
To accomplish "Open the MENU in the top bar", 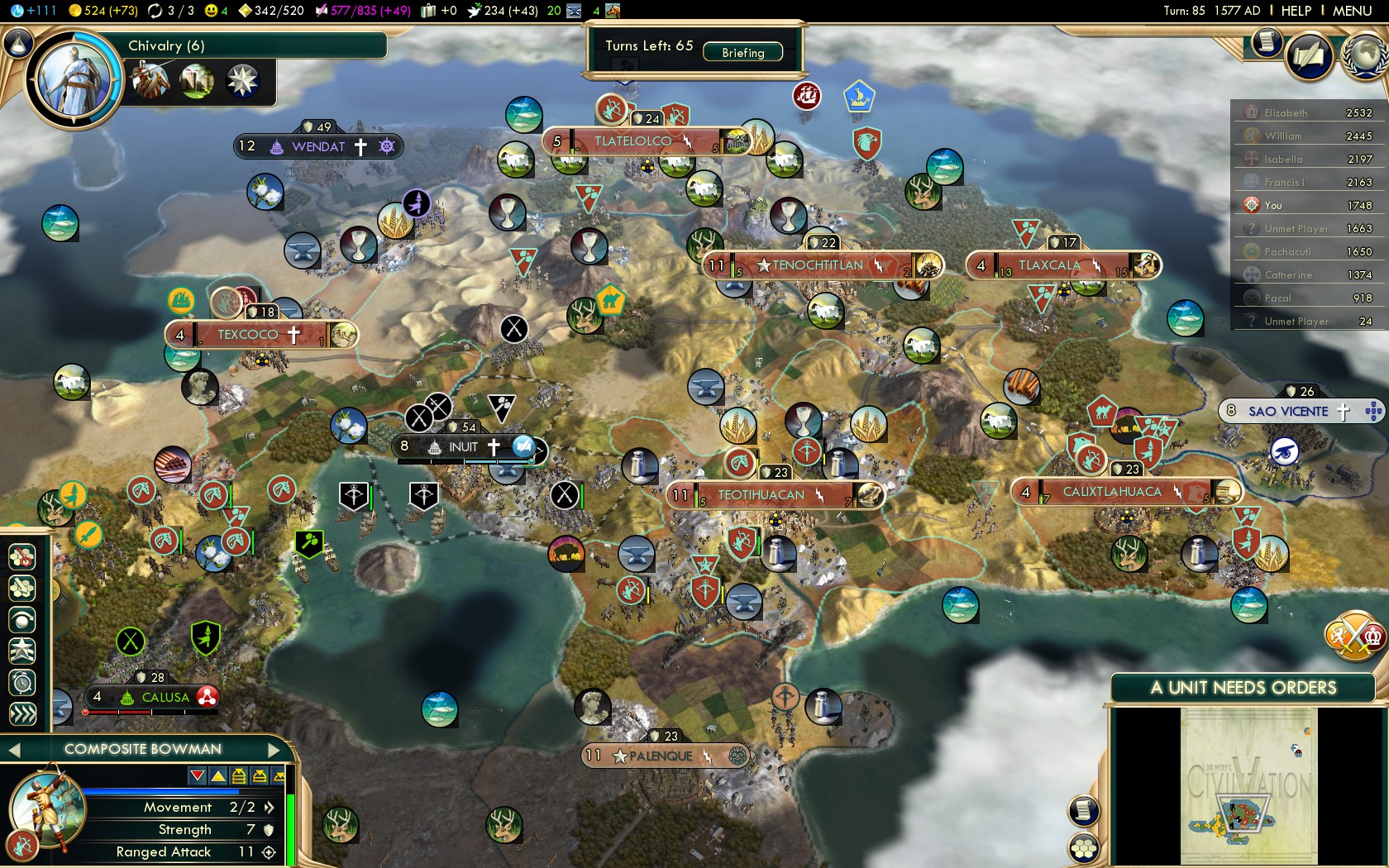I will (1352, 11).
